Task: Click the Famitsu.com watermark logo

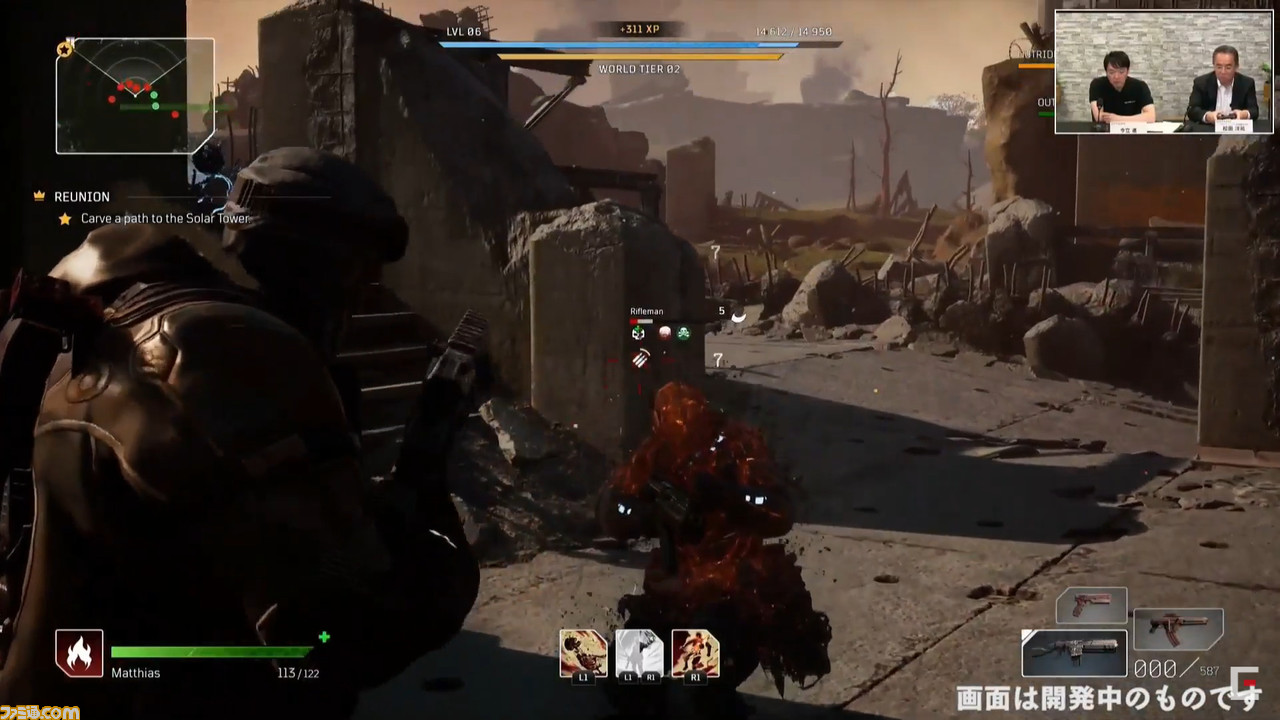Action: [40, 711]
